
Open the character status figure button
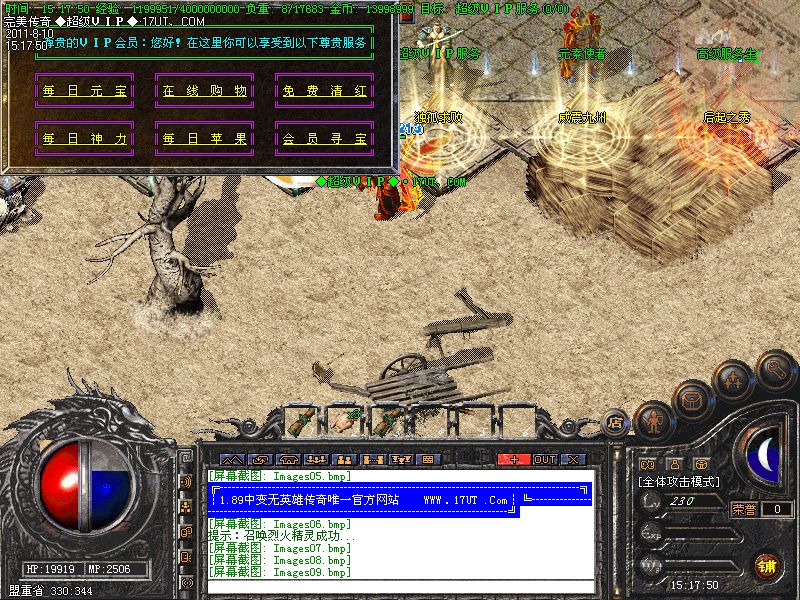coord(651,420)
